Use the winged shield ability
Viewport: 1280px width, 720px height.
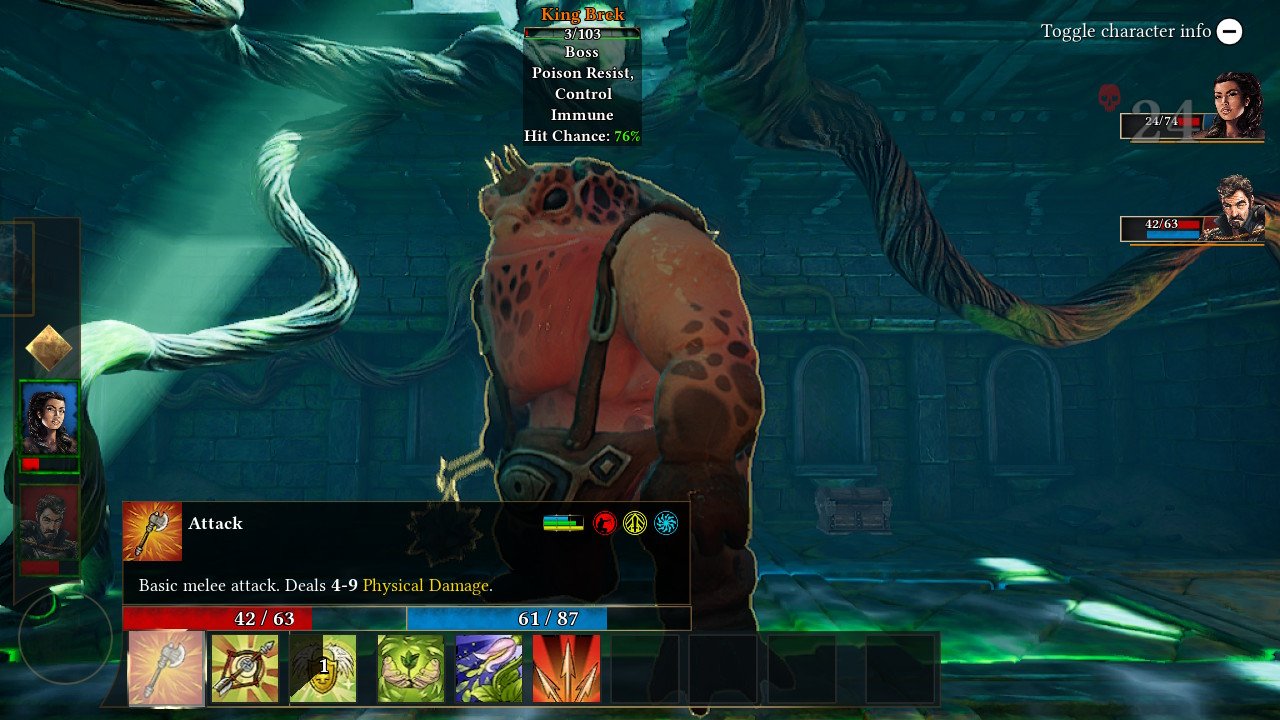(323, 668)
